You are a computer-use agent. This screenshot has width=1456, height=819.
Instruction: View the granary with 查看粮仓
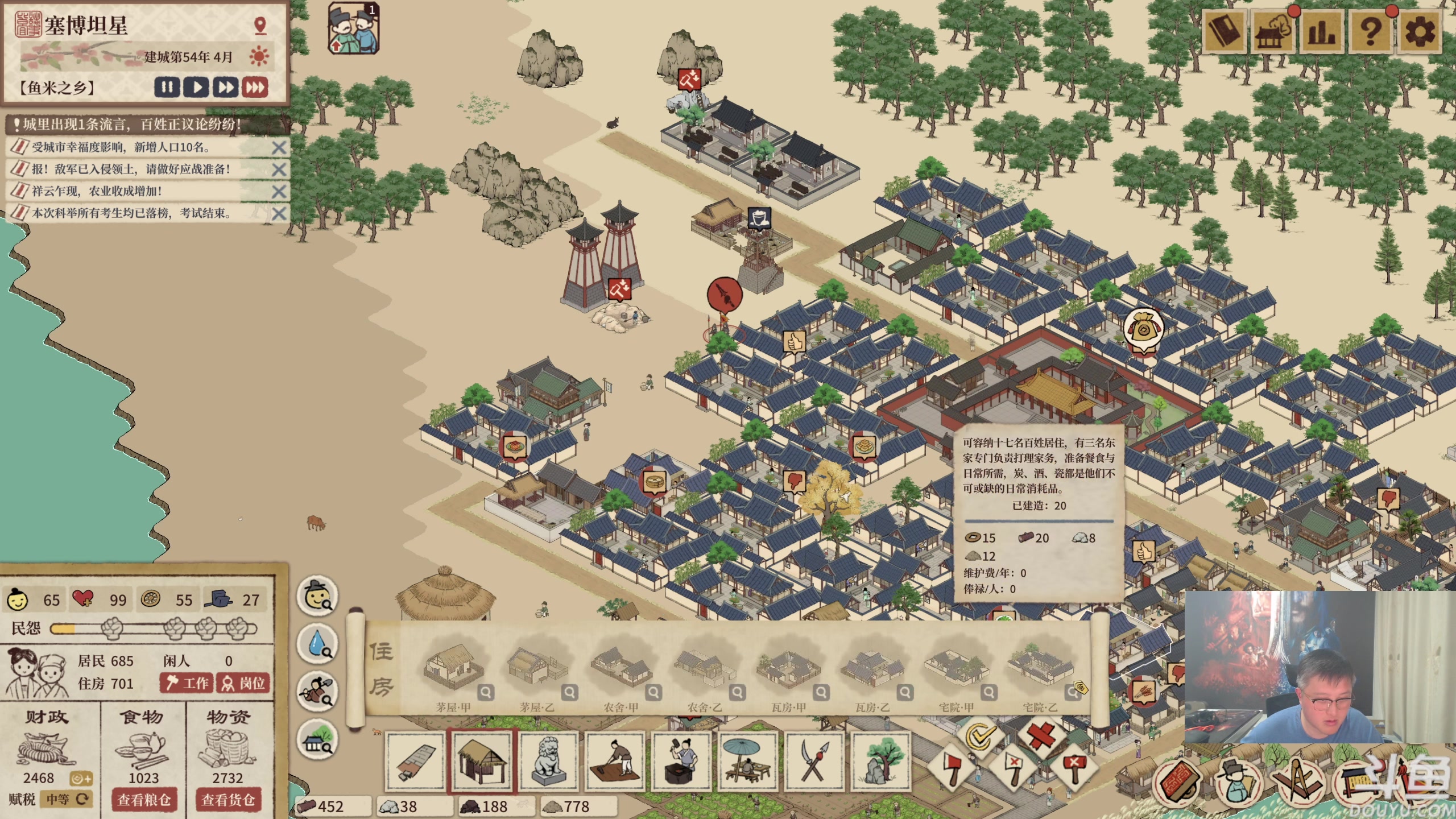(x=144, y=800)
